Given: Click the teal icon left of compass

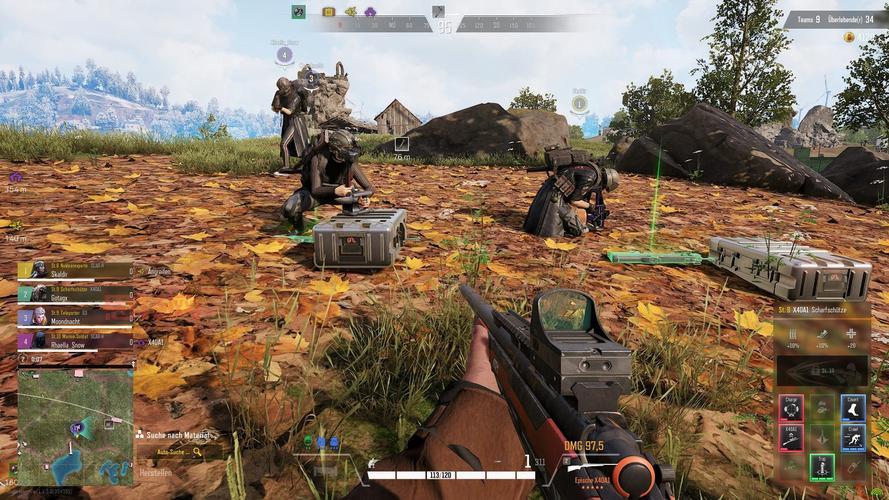Looking at the screenshot, I should click(298, 12).
